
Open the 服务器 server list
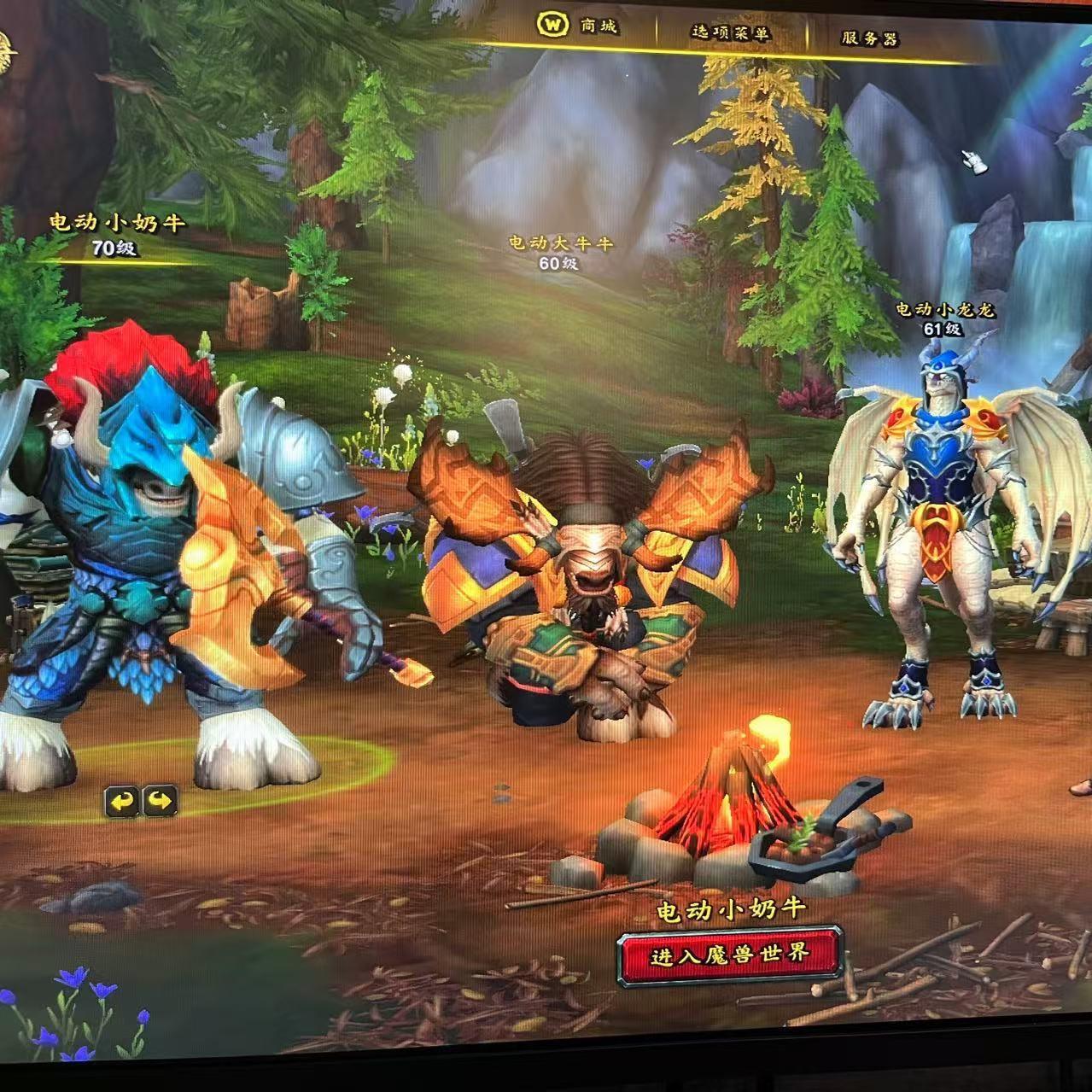point(869,38)
